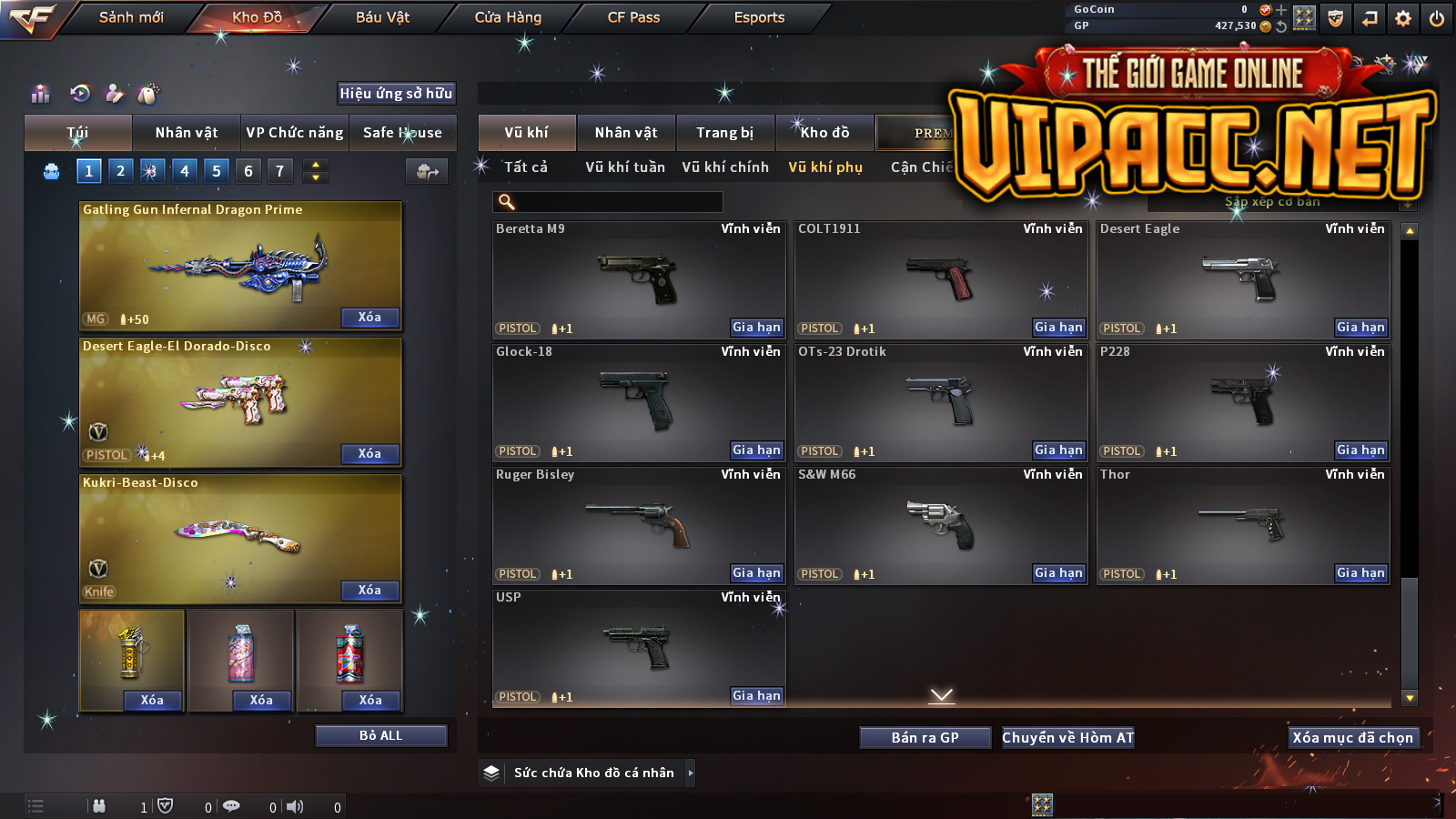Remove the Gatling Gun Infernal Dragon Prime
This screenshot has height=819, width=1456.
(369, 318)
